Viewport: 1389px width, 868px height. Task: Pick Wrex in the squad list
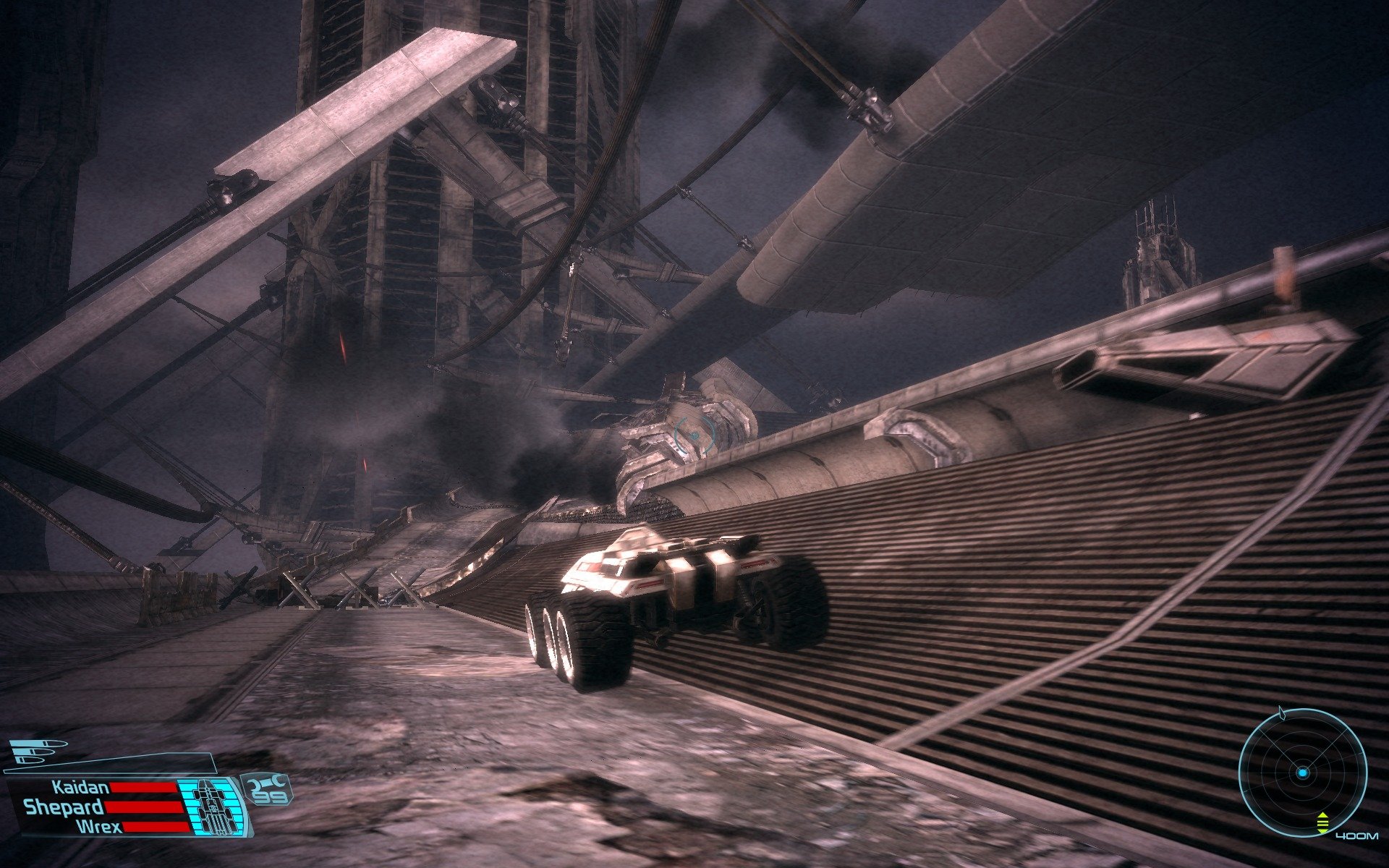(99, 826)
